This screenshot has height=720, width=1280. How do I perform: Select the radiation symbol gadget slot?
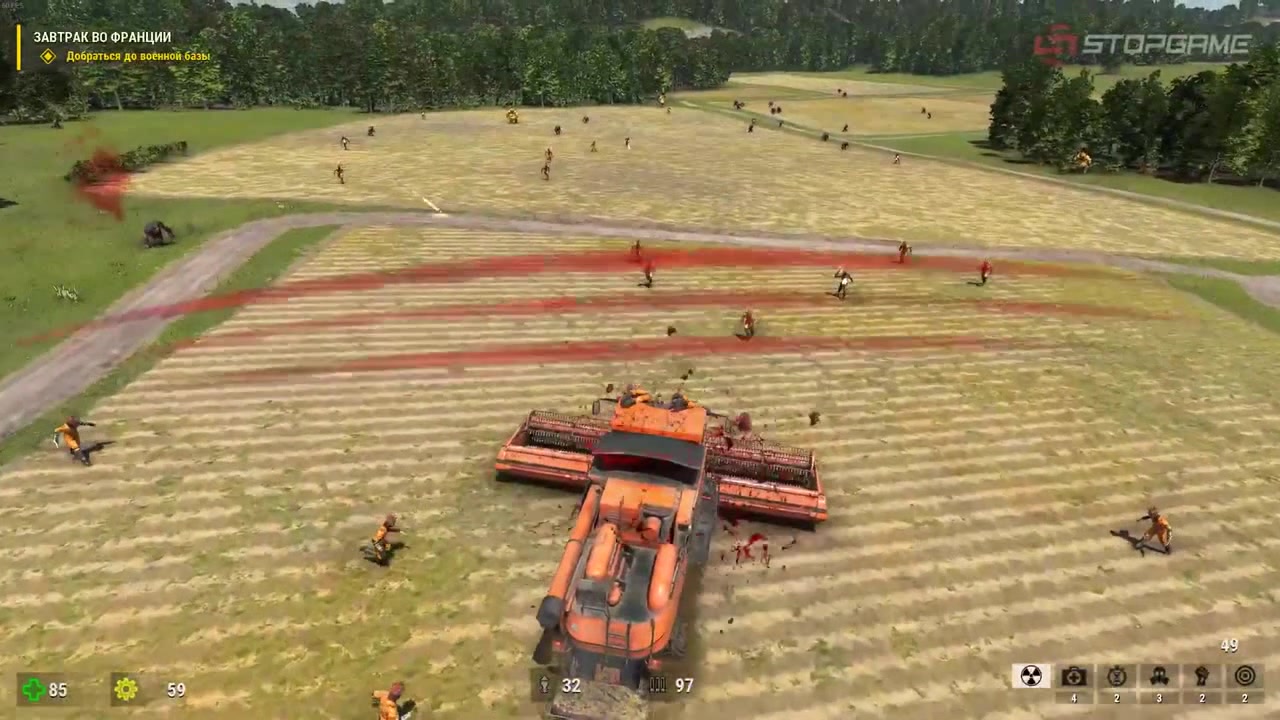[1031, 676]
